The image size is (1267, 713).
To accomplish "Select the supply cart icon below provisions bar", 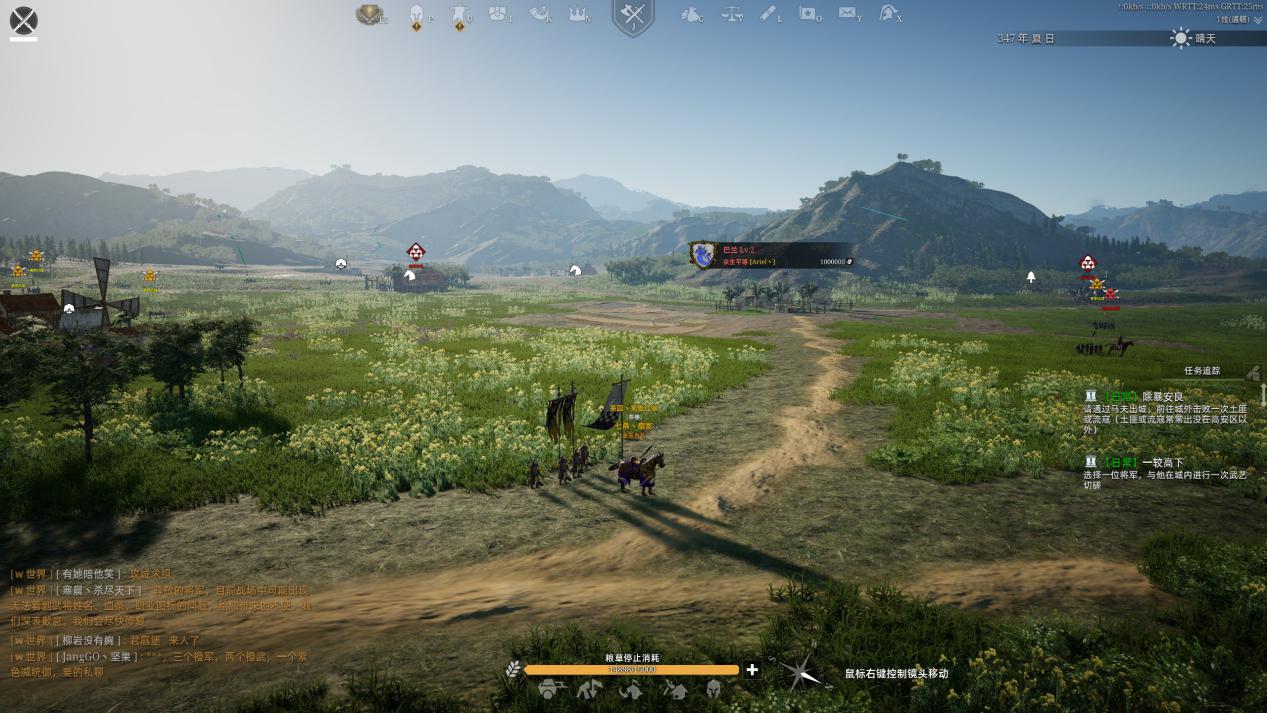I will (x=550, y=689).
